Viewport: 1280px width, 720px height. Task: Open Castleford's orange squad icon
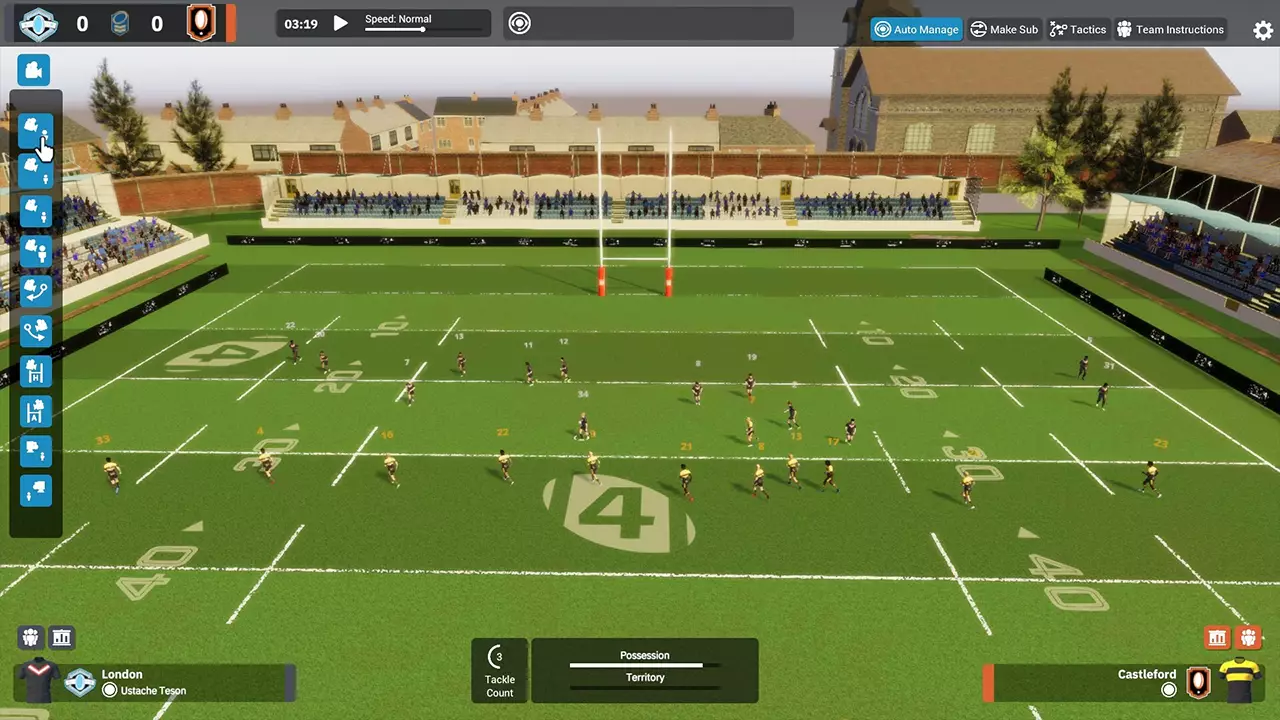coord(1248,637)
